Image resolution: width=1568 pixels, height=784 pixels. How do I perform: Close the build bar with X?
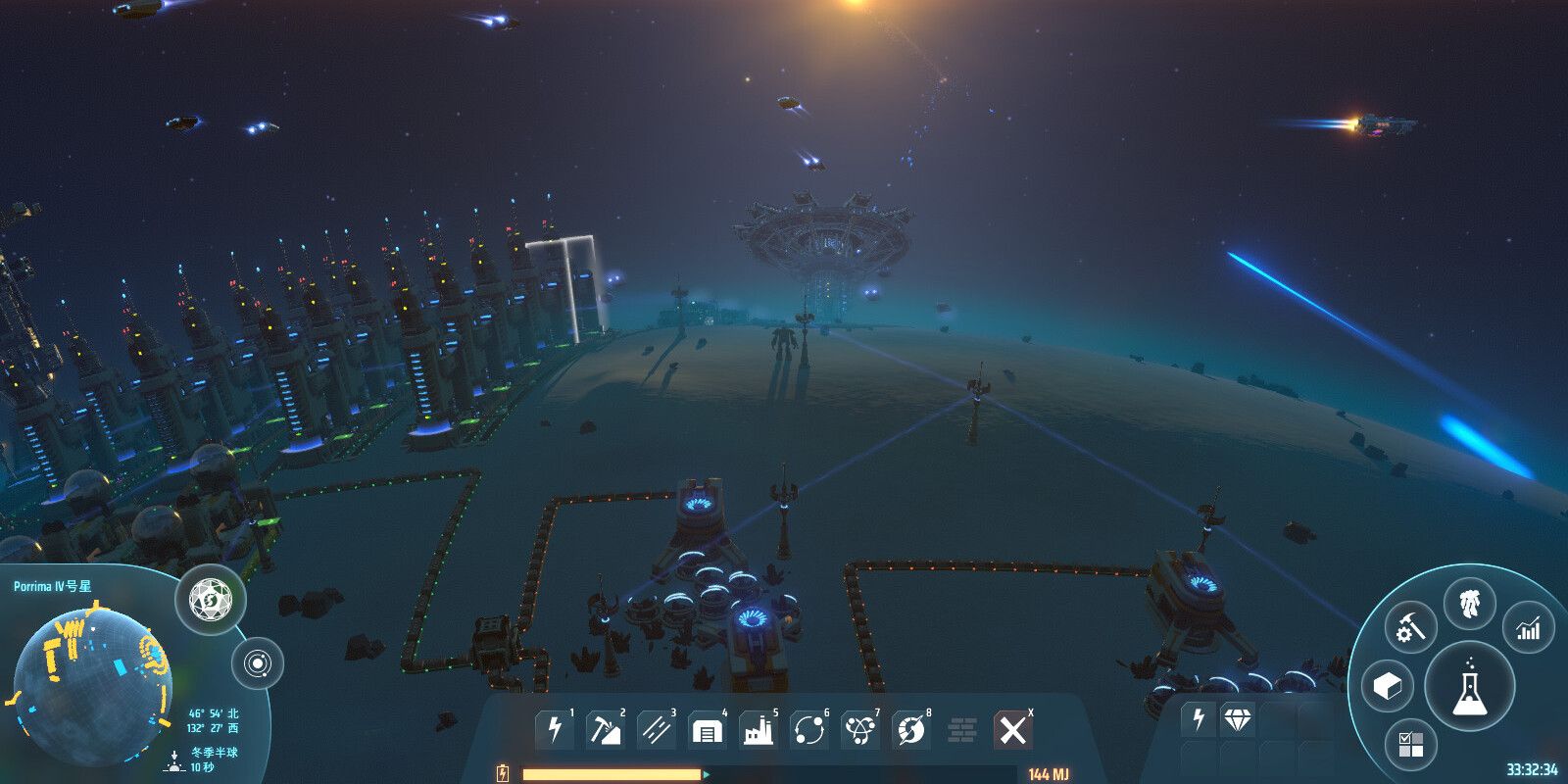tap(1012, 730)
